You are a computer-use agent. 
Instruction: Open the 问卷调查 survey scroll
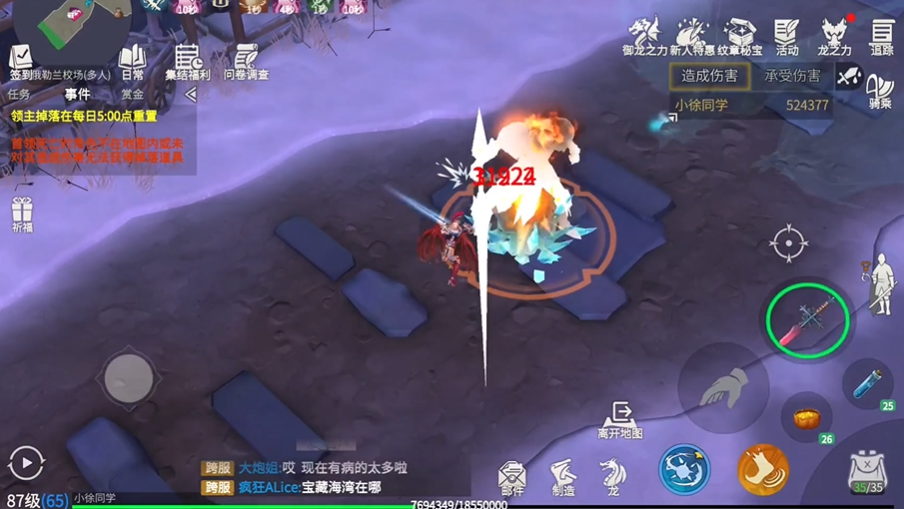tap(245, 60)
